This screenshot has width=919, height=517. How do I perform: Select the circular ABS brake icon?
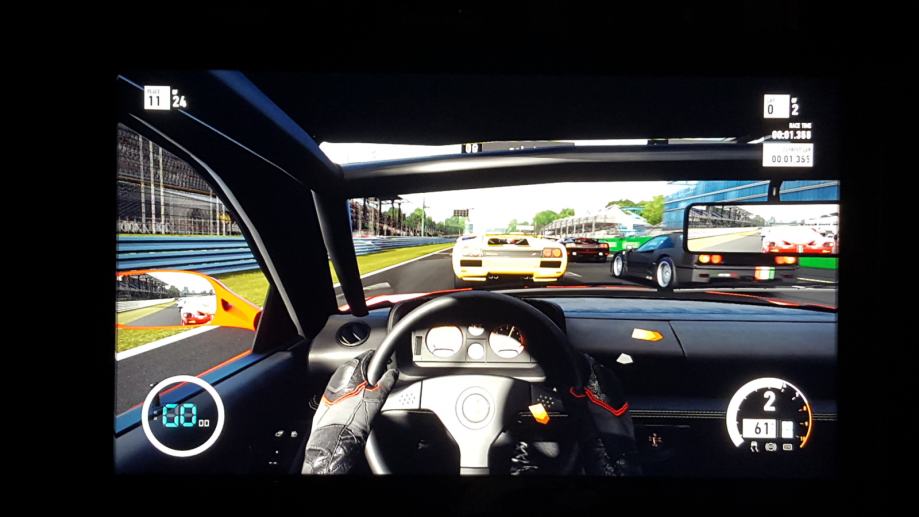(x=771, y=446)
